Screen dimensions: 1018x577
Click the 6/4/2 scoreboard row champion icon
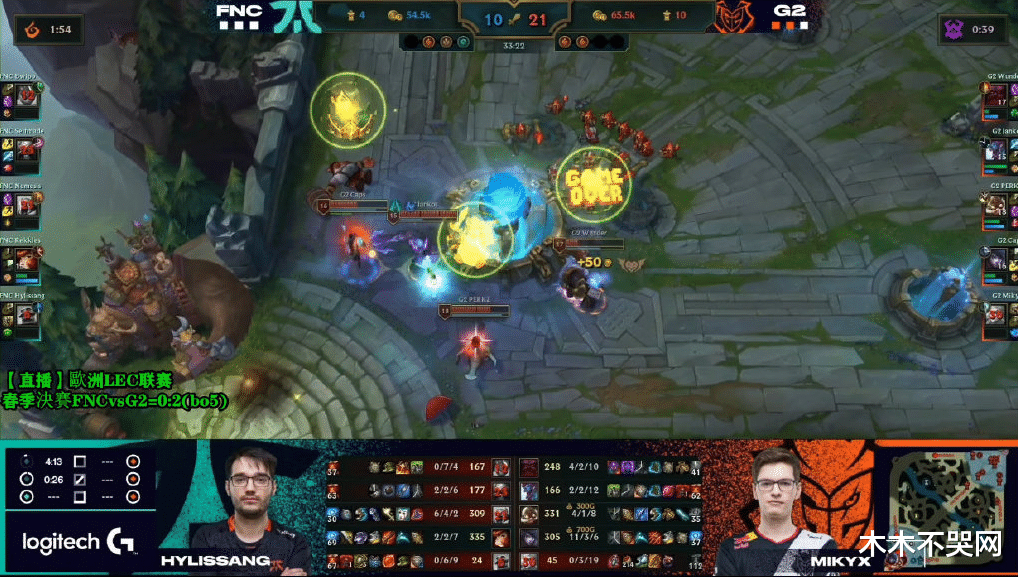(499, 514)
